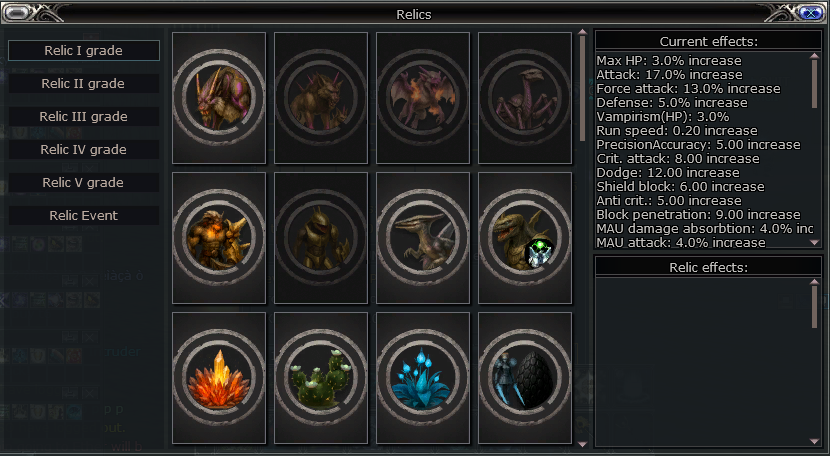Close the Relics window
Image resolution: width=830 pixels, height=456 pixels.
pos(811,13)
